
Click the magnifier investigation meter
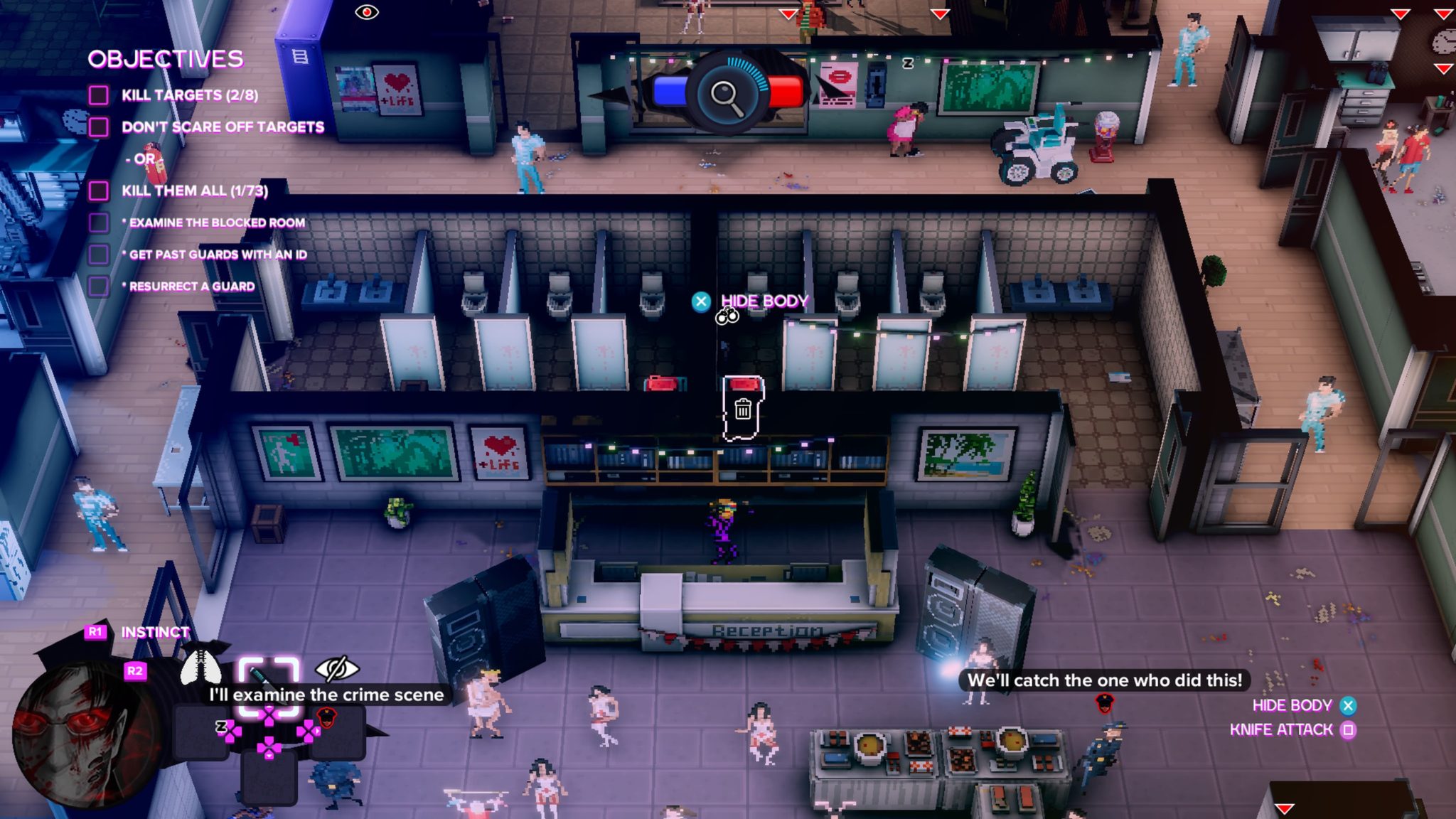coord(727,93)
